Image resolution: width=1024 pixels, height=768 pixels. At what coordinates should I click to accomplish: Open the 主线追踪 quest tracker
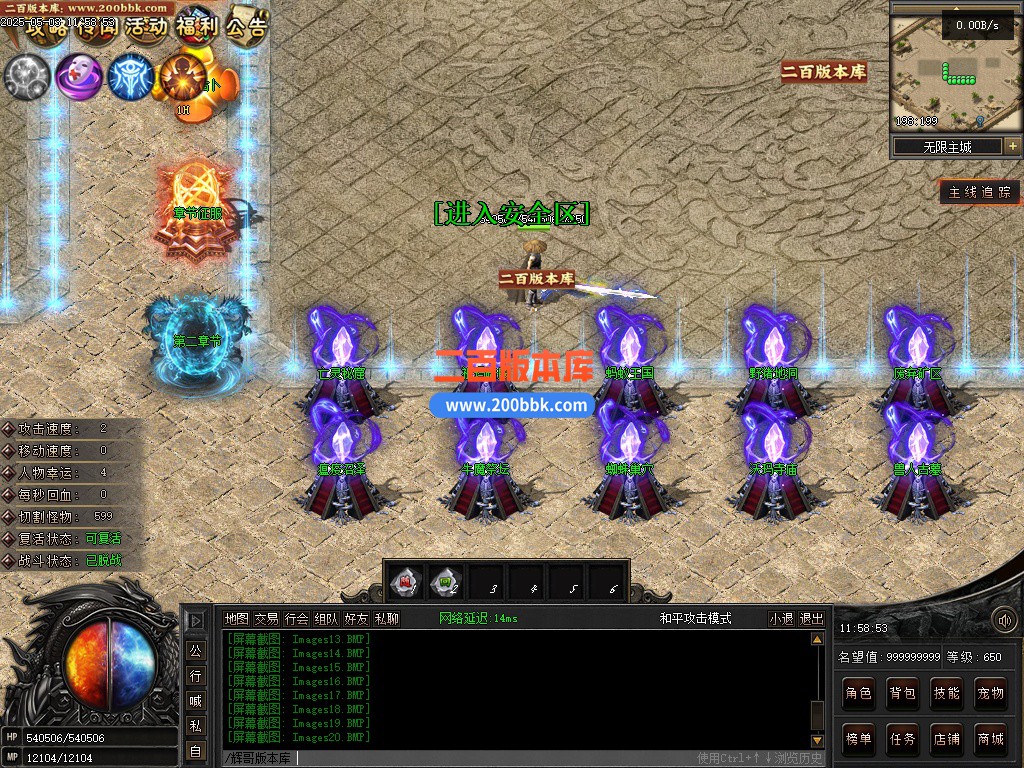tap(979, 192)
